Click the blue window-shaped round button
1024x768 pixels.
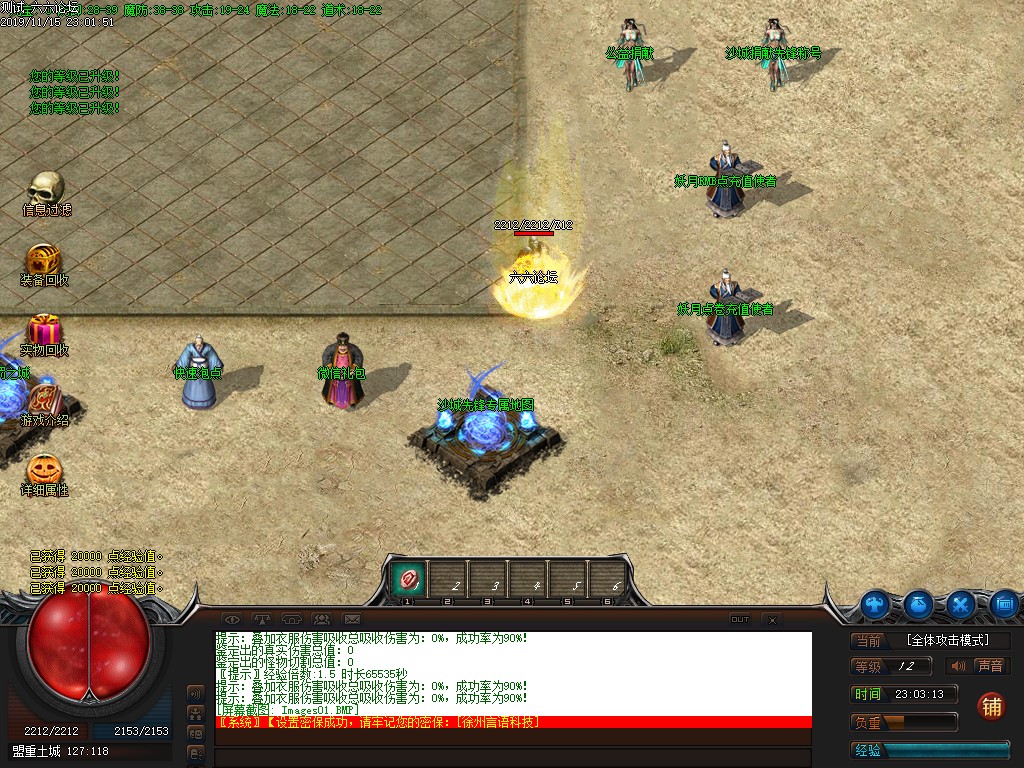pyautogui.click(x=1004, y=604)
